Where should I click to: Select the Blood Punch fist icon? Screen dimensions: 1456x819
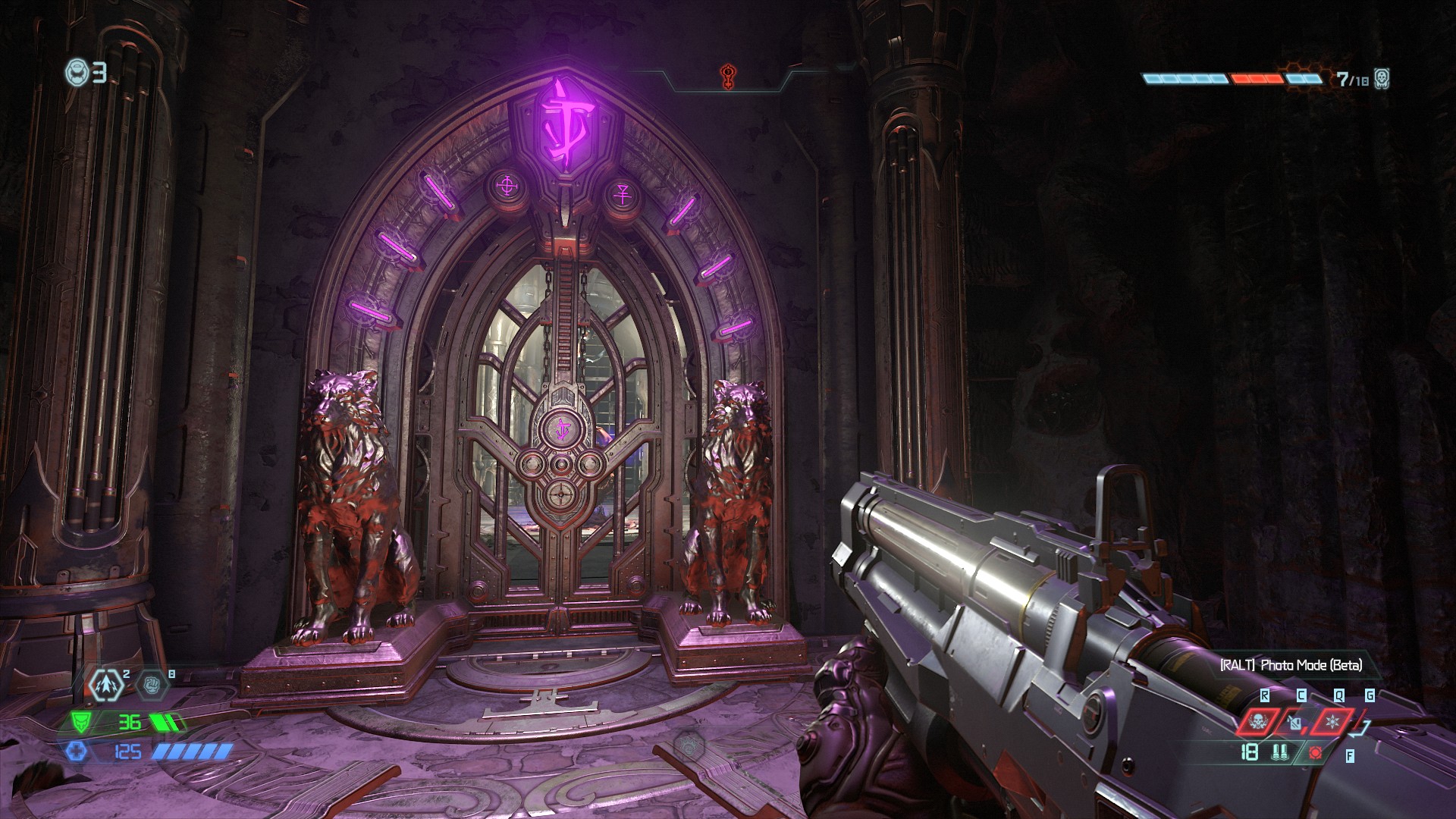coord(152,685)
